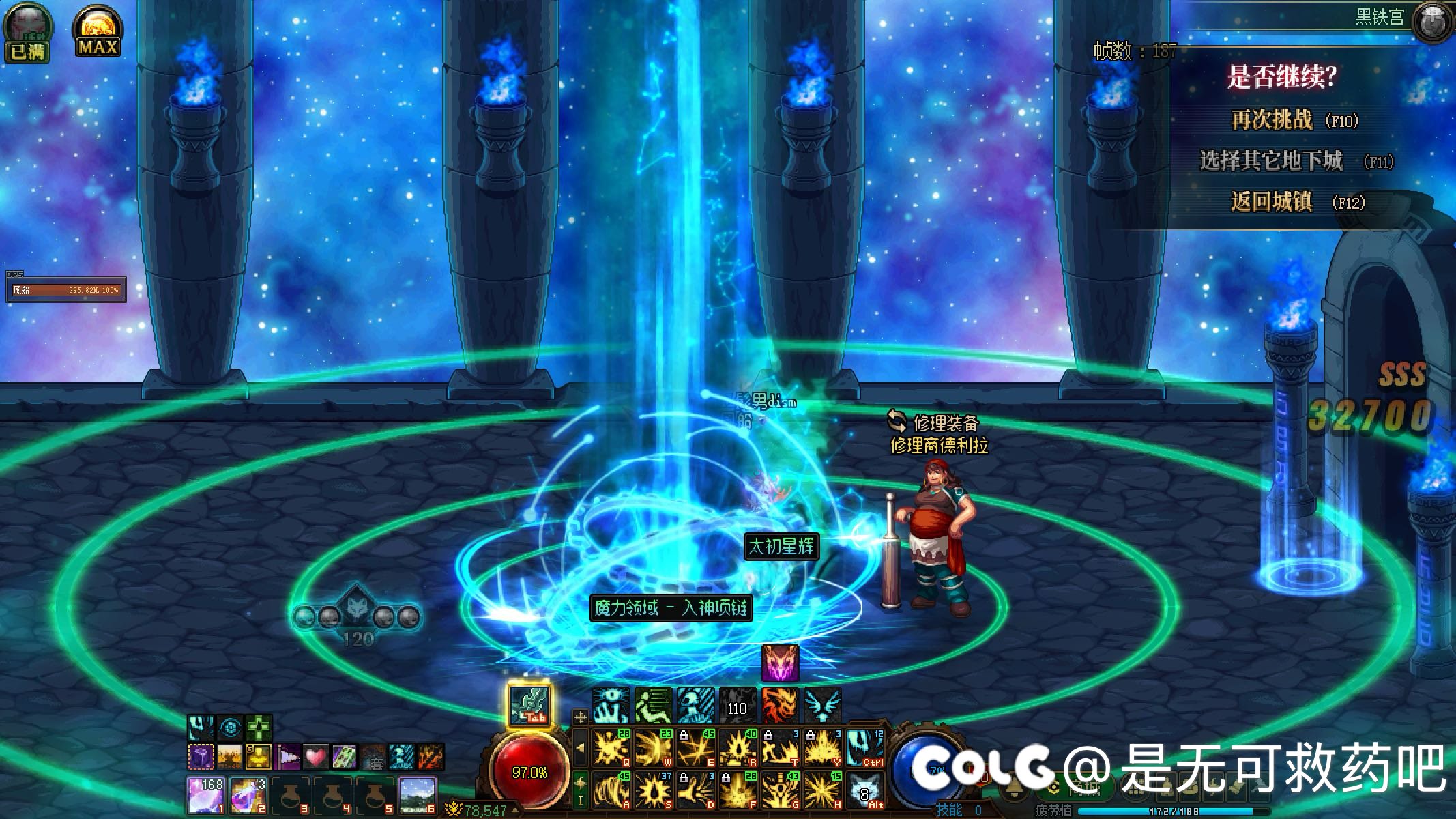Select the landscape item in quick slot 6
This screenshot has height=819, width=1456.
pos(417,794)
